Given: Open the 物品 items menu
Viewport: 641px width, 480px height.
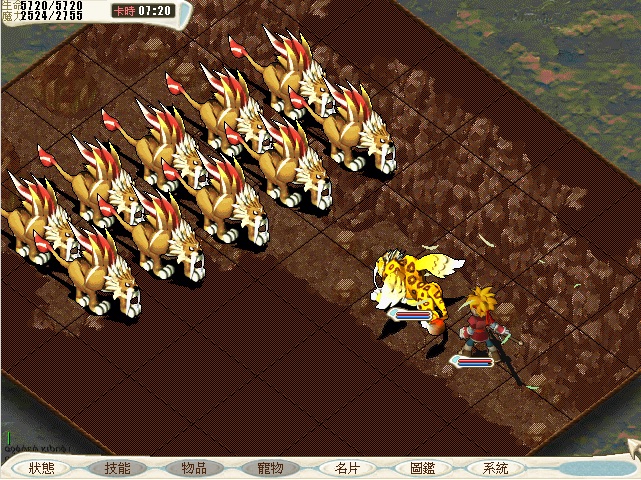Looking at the screenshot, I should [194, 468].
